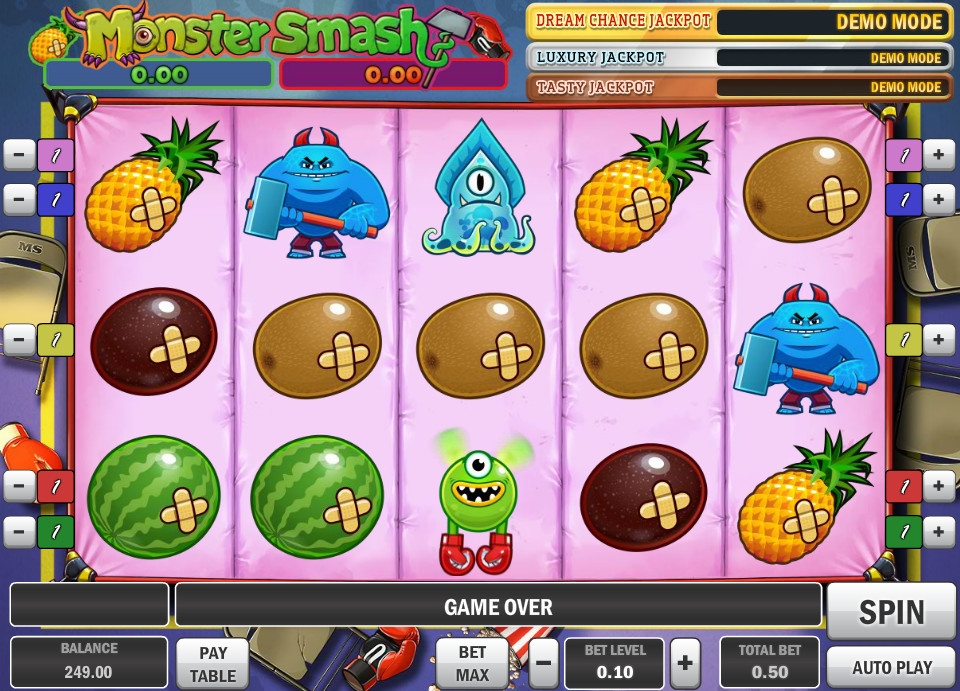The width and height of the screenshot is (960, 691).
Task: Increase the bet level with plus
Action: (685, 664)
